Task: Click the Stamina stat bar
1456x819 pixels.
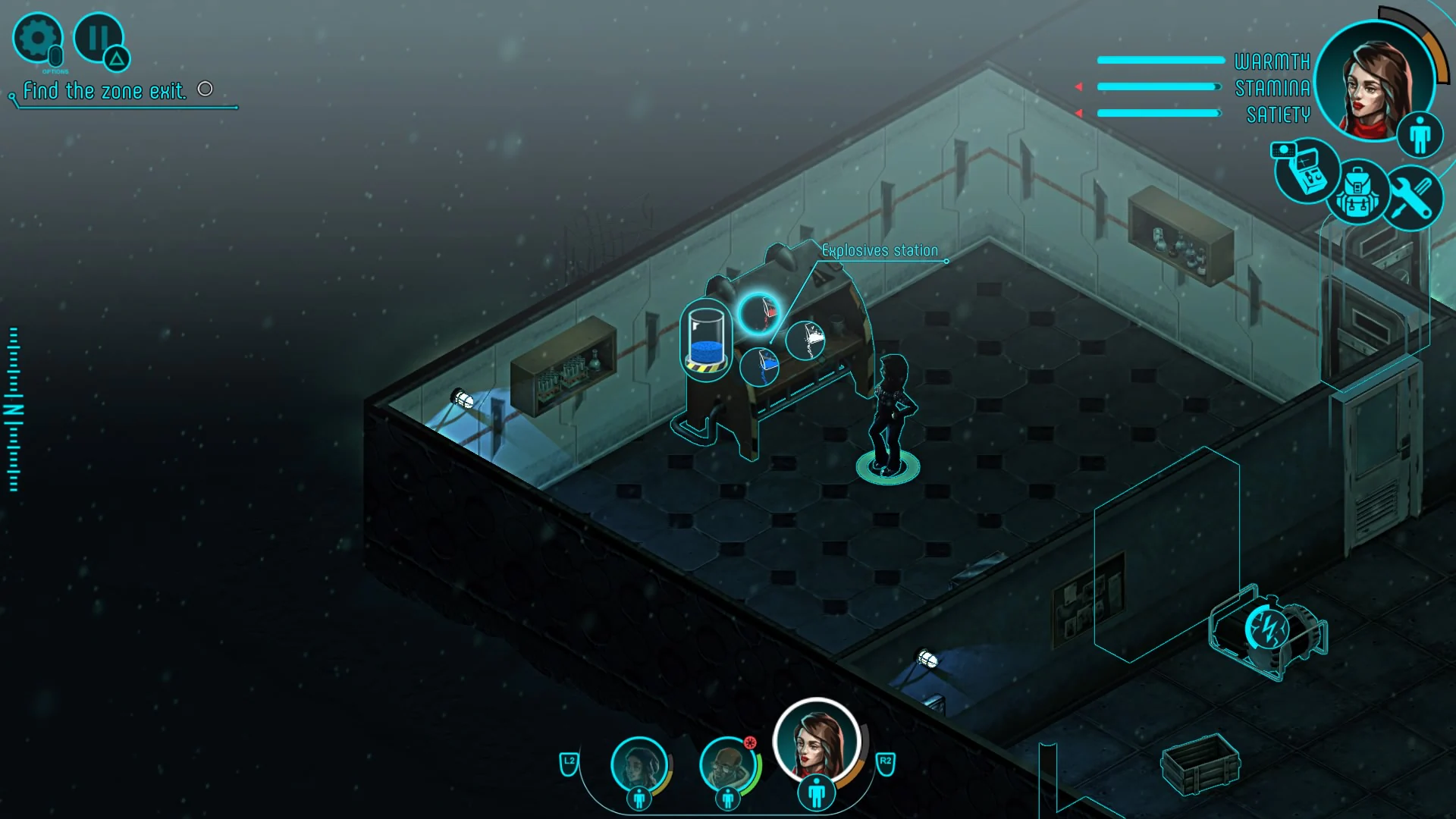Action: 1160,86
